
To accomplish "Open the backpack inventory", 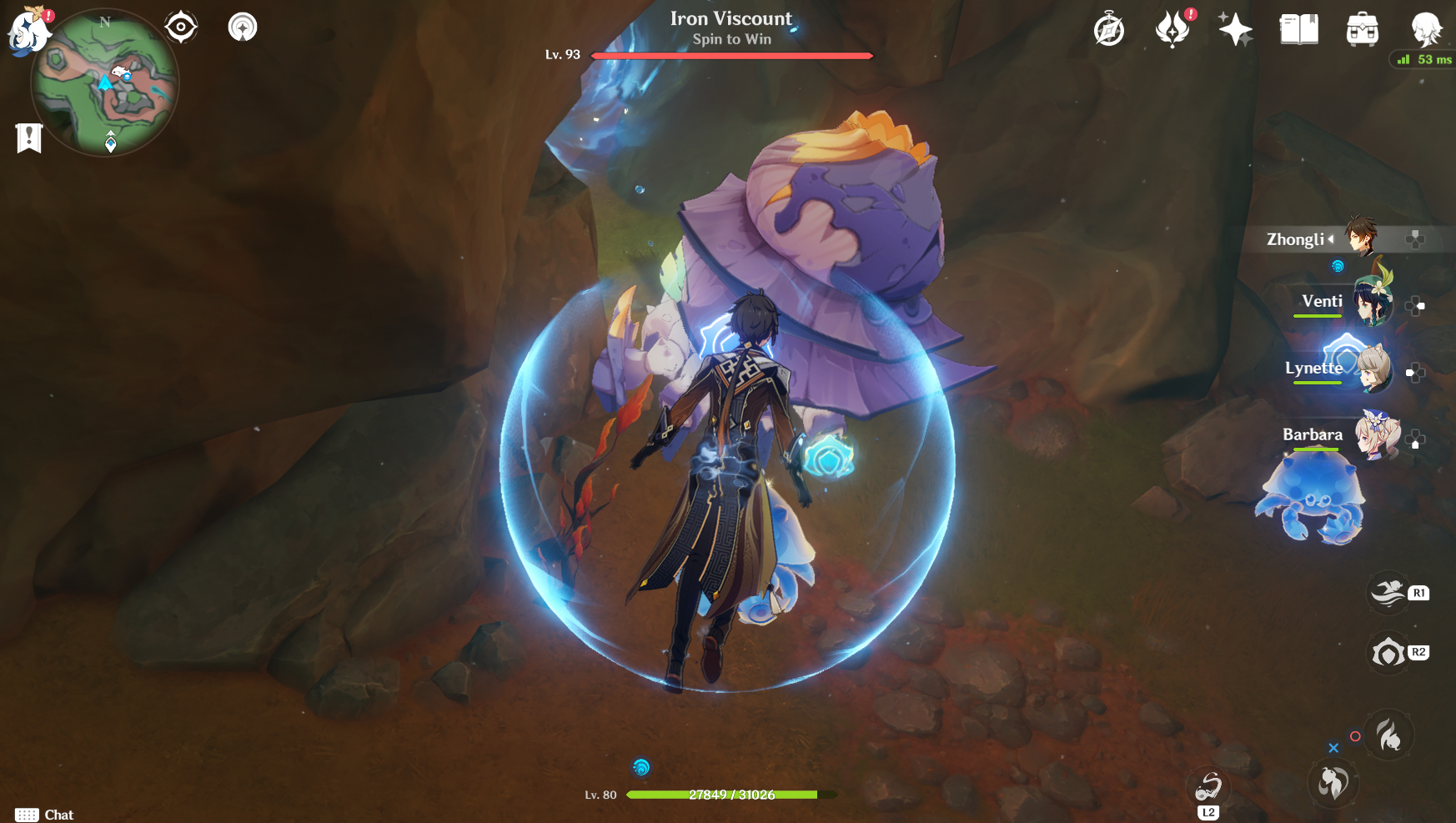I will click(1362, 30).
